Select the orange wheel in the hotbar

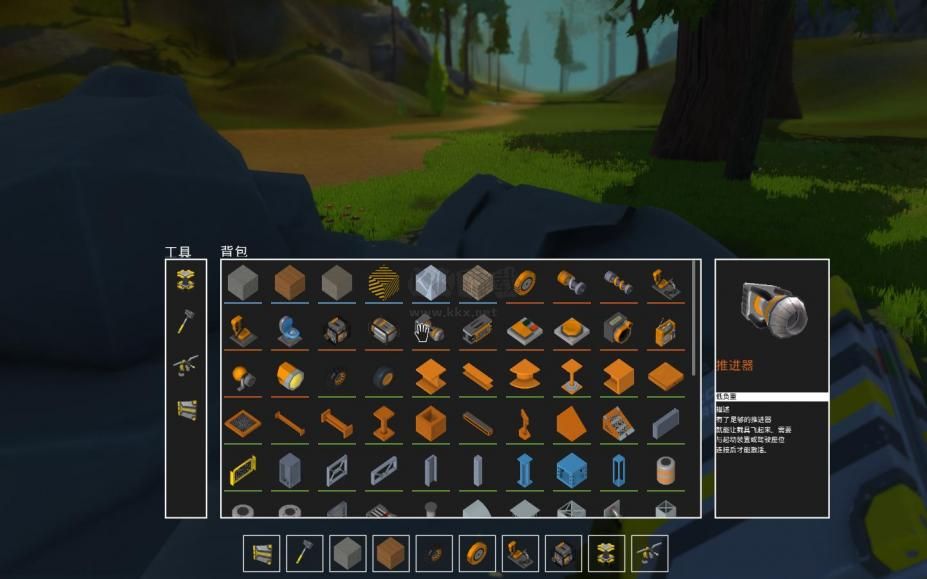[477, 553]
